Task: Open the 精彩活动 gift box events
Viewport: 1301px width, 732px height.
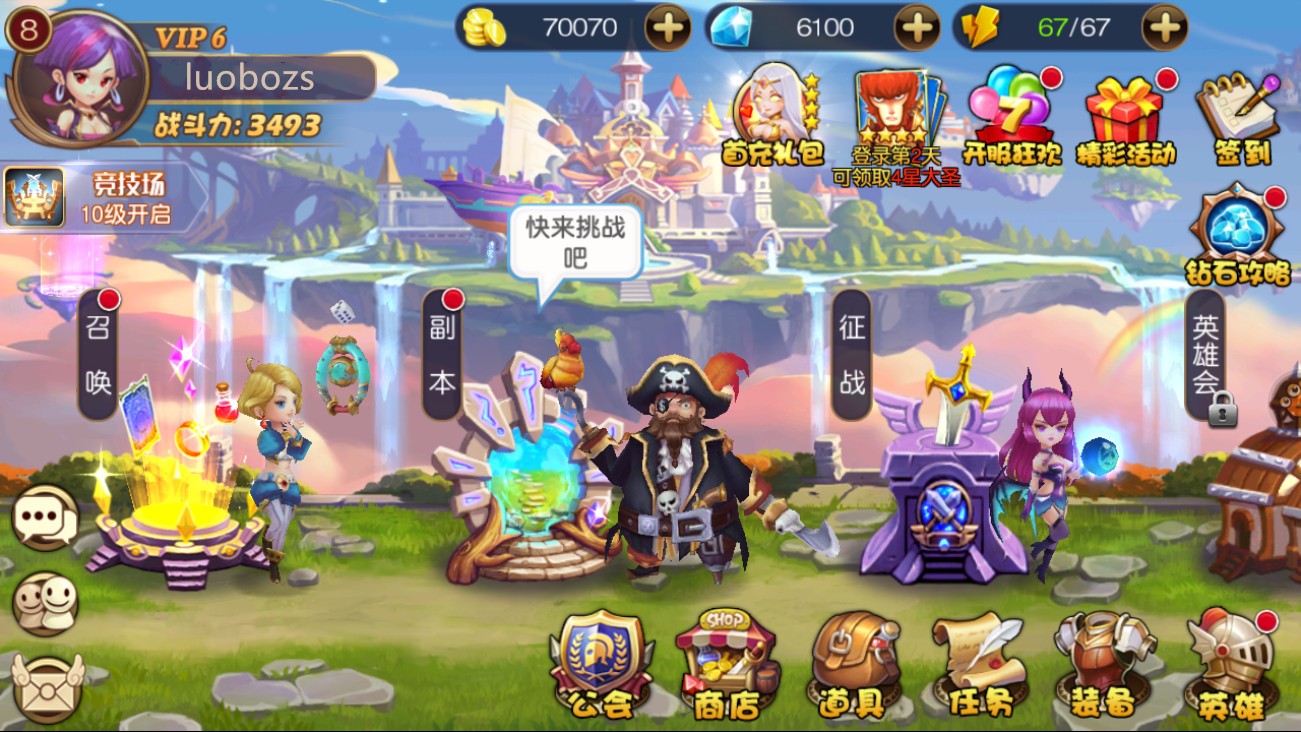Action: (x=1126, y=116)
